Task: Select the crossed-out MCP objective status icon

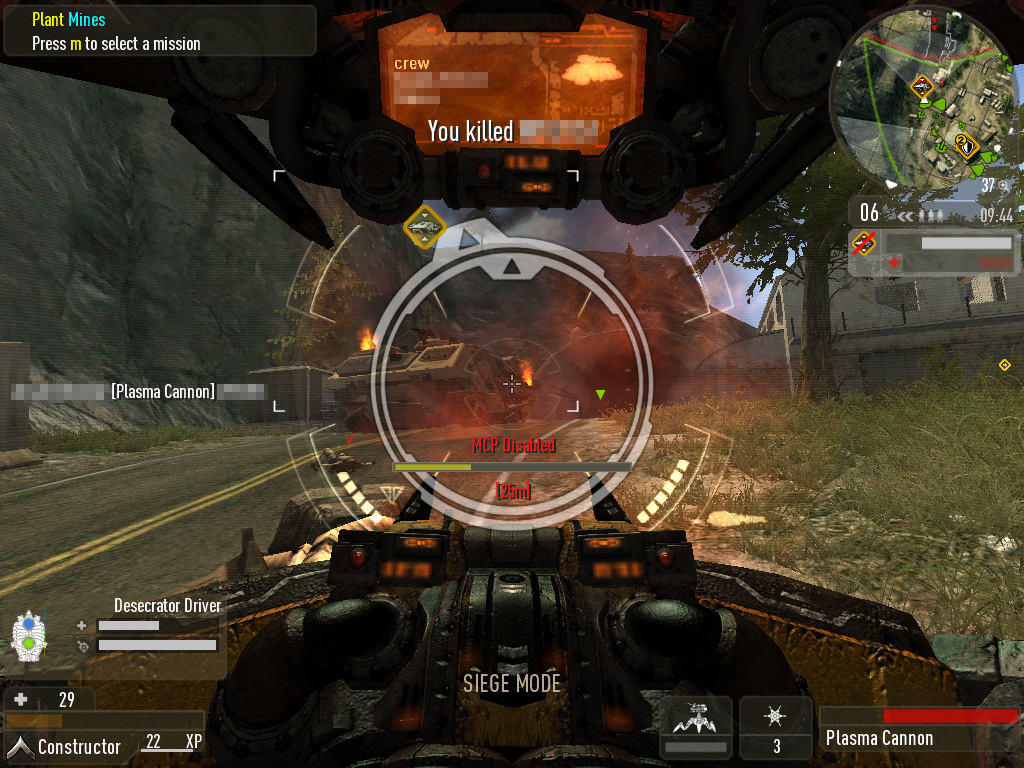Action: tap(863, 242)
